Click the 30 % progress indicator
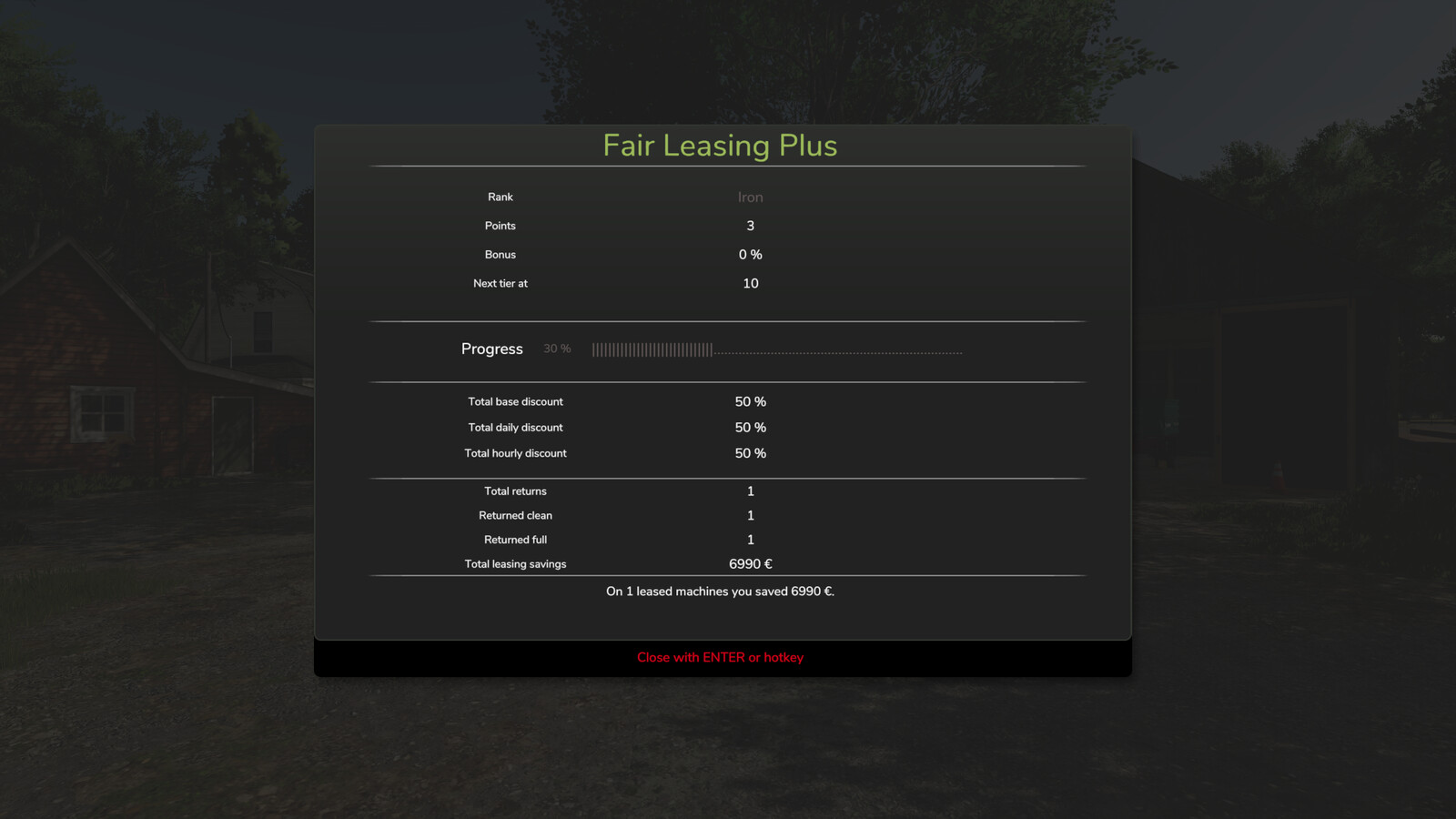This screenshot has width=1456, height=819. [x=556, y=349]
